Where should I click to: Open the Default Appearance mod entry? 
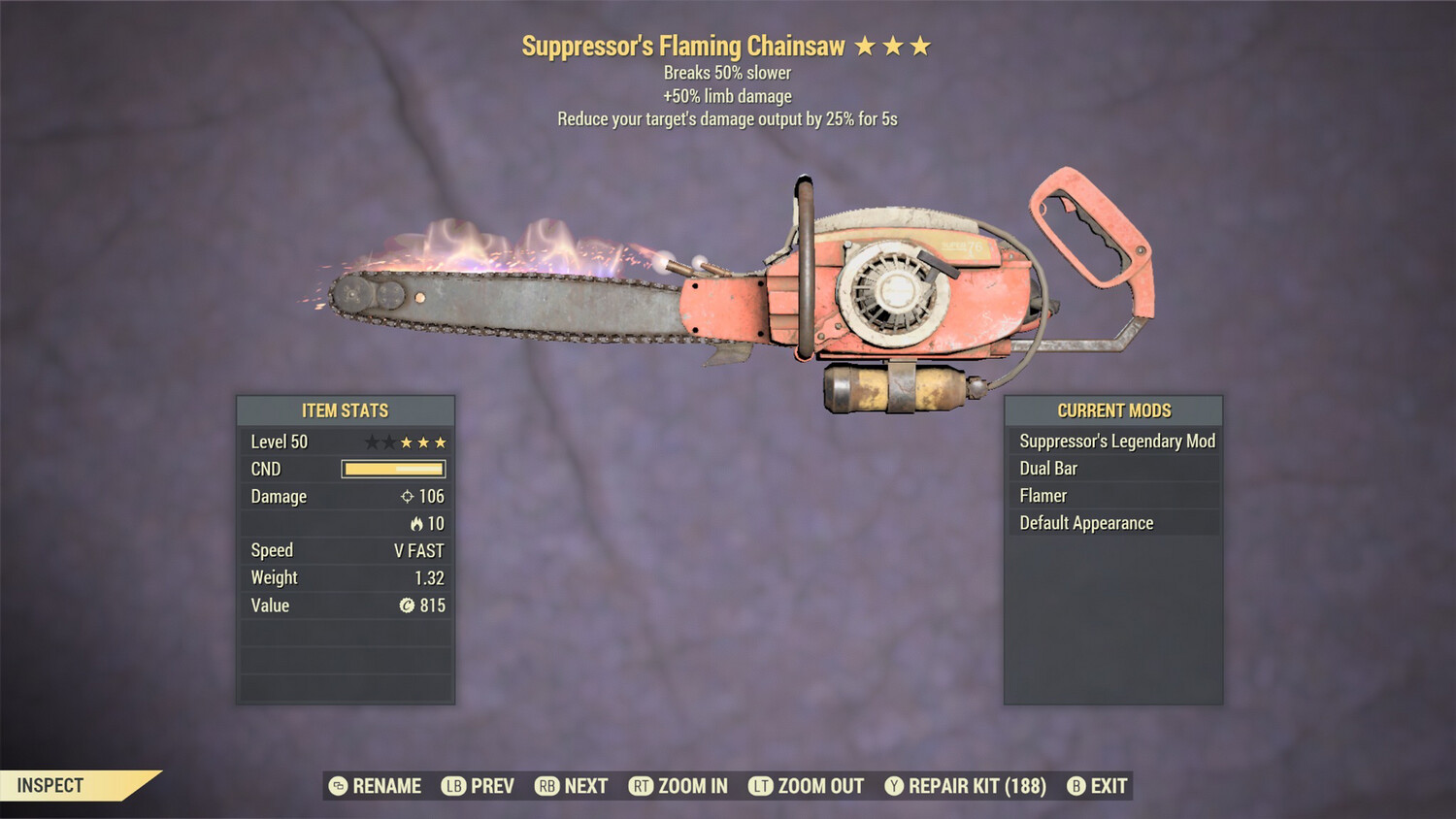tap(1085, 522)
